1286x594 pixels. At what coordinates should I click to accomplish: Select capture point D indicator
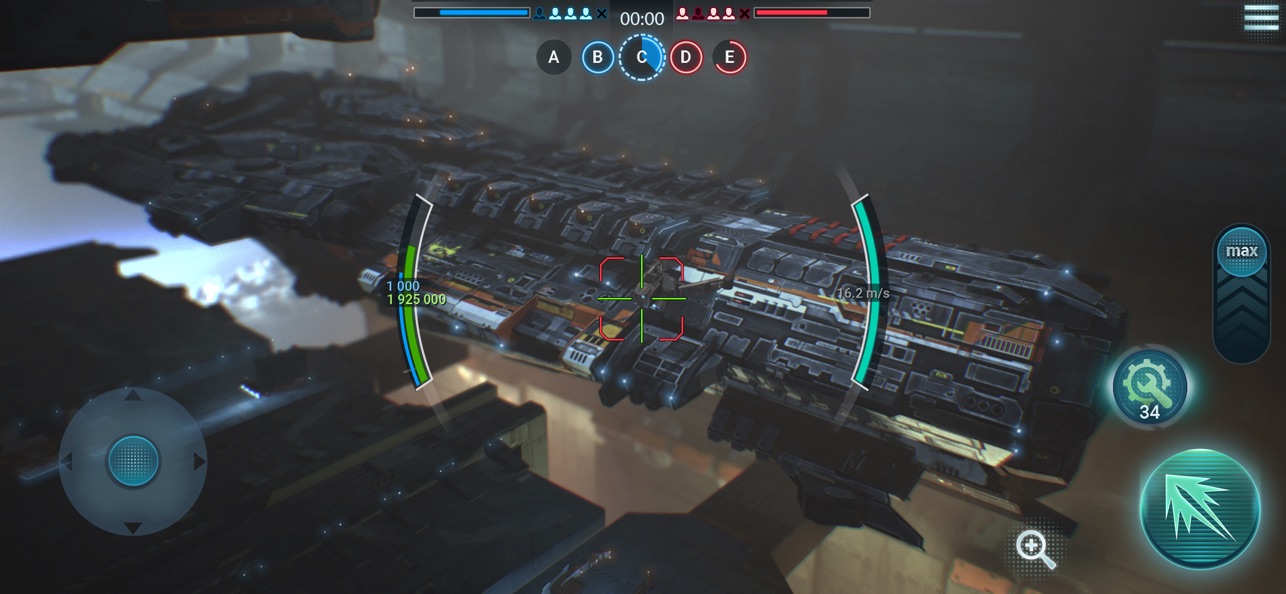click(x=685, y=57)
